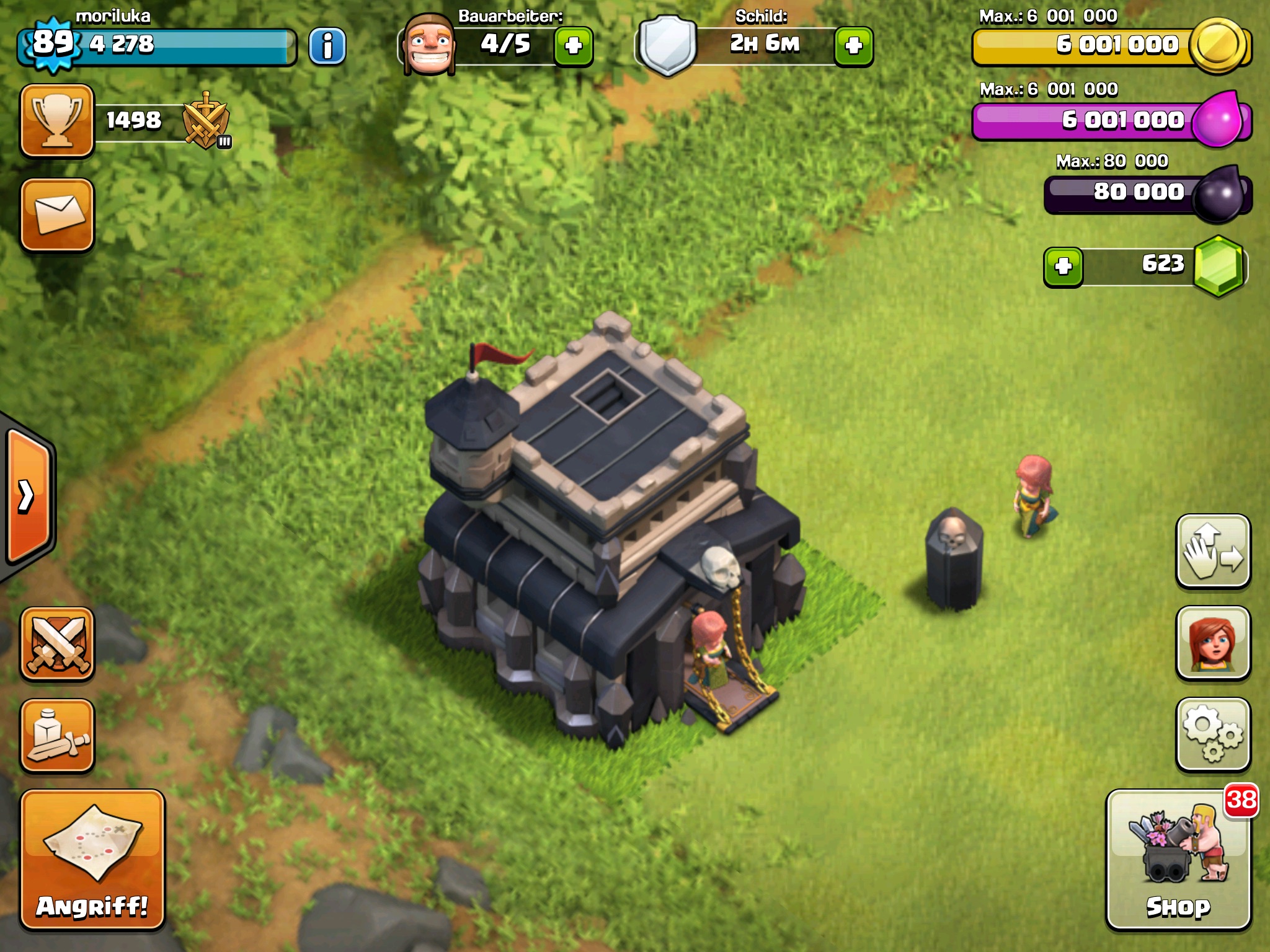Screen dimensions: 1270x952
Task: Extend the shield with its plus button
Action: coord(854,46)
